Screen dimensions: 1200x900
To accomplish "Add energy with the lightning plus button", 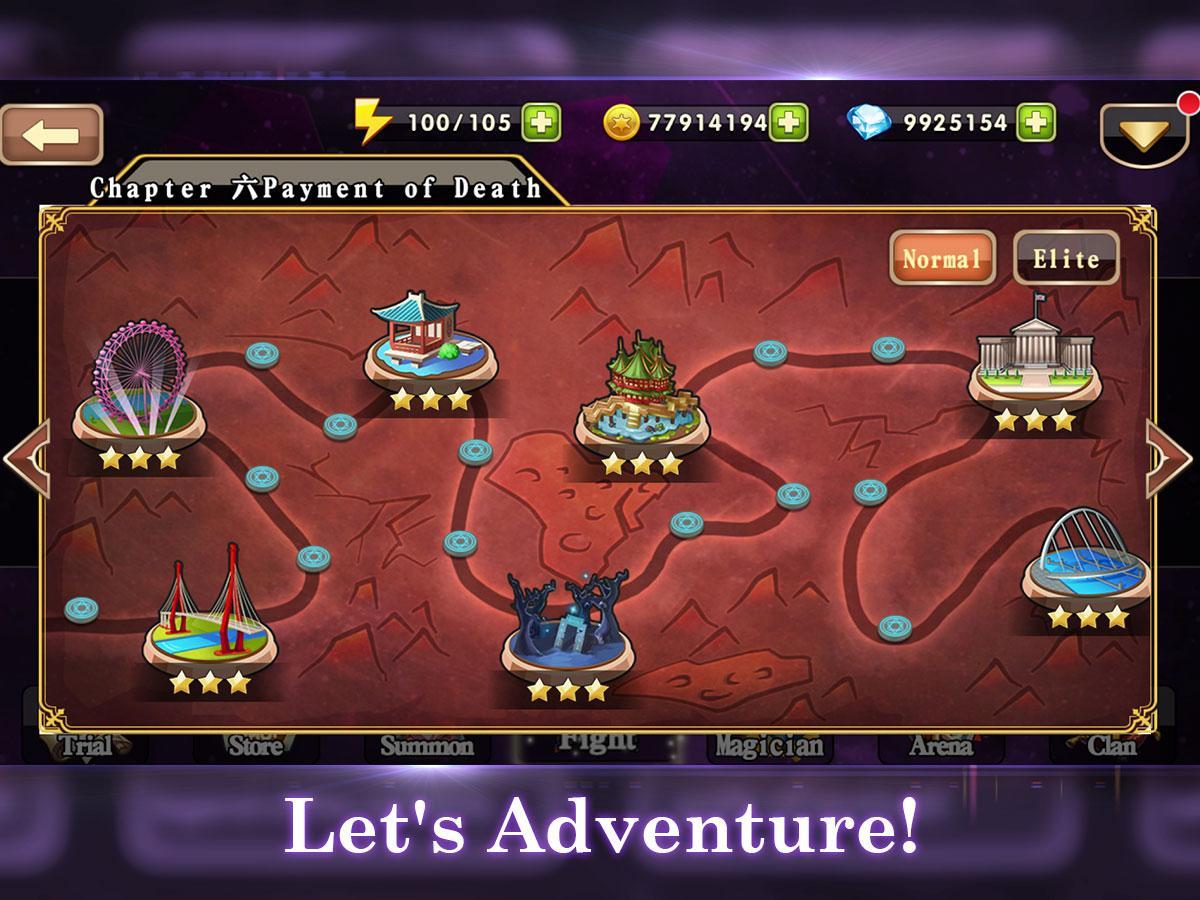I will click(x=542, y=123).
